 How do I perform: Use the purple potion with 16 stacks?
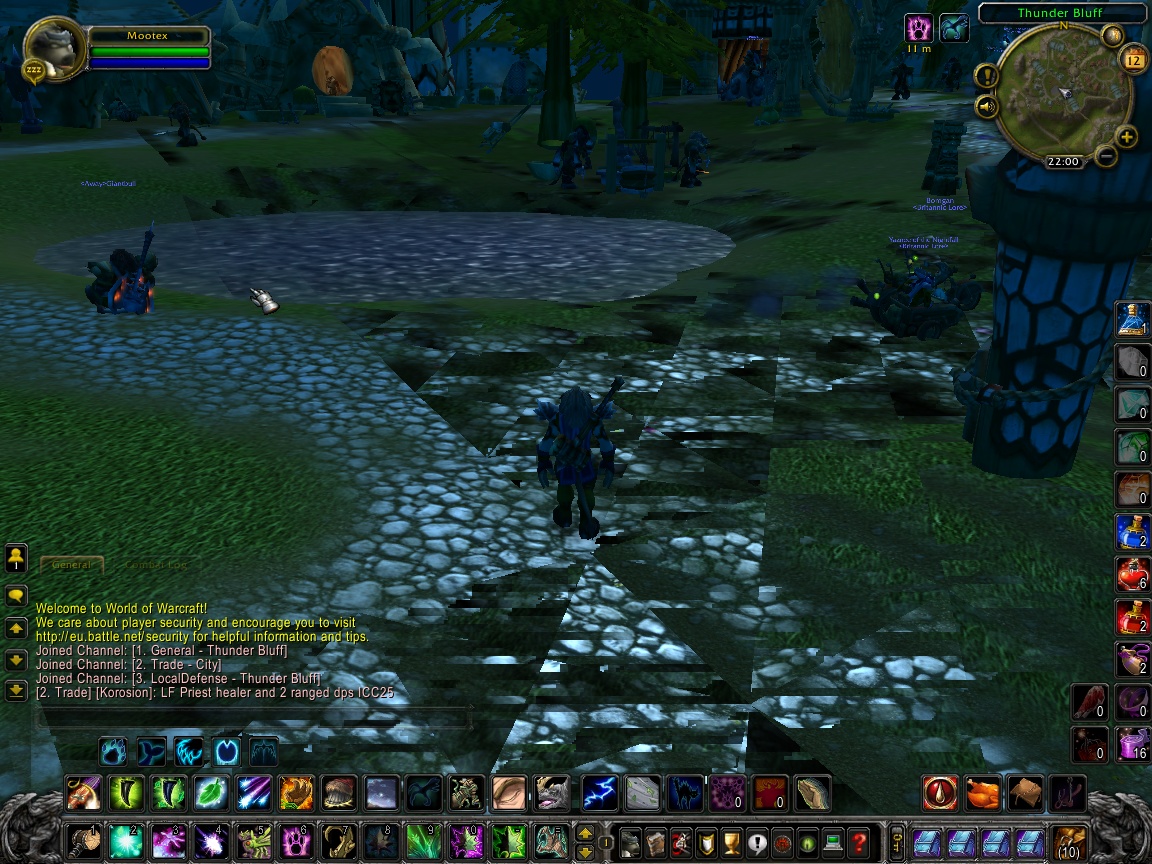coord(1132,745)
